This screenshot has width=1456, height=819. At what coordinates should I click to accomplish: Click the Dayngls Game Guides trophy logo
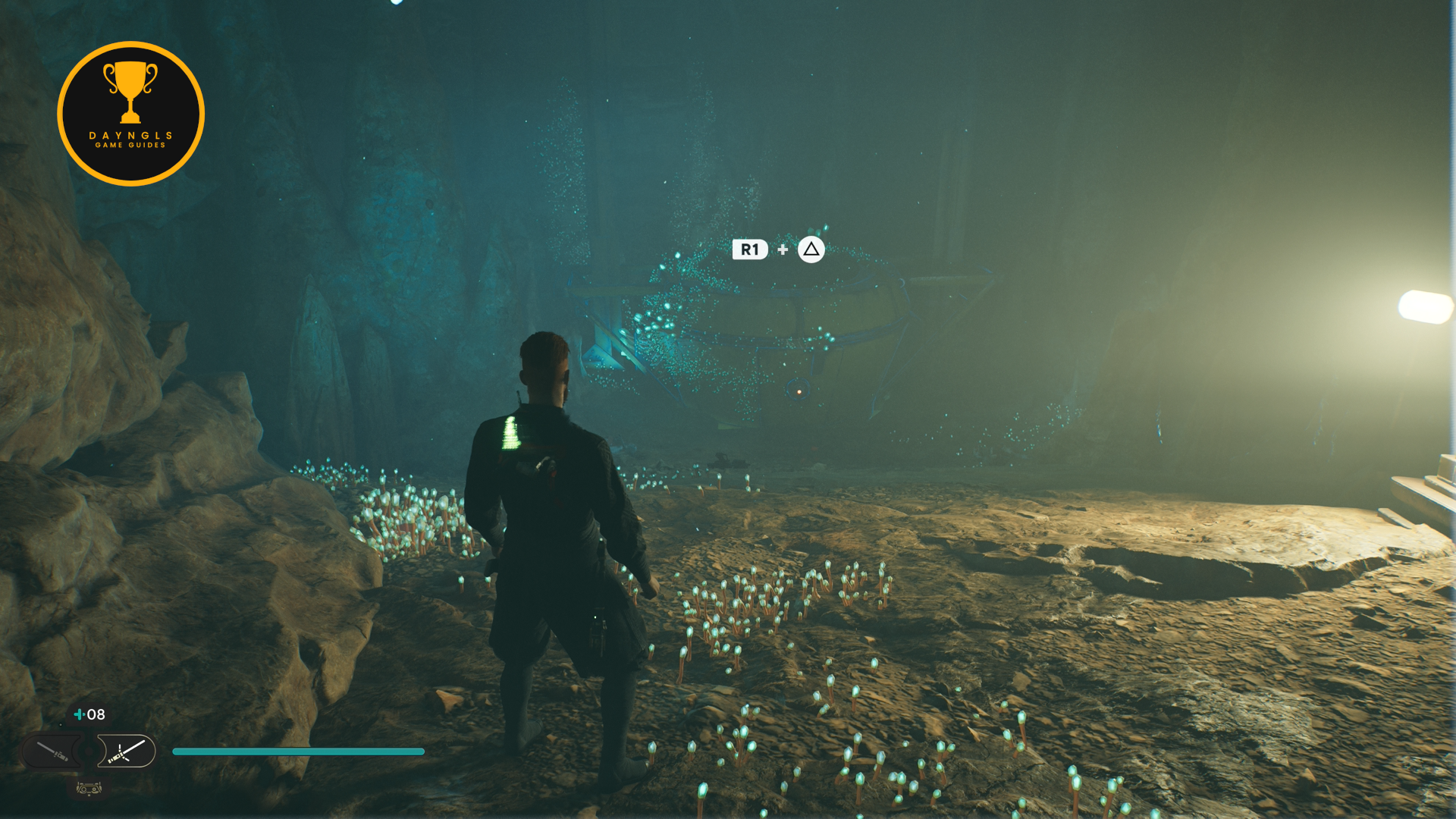tap(130, 114)
